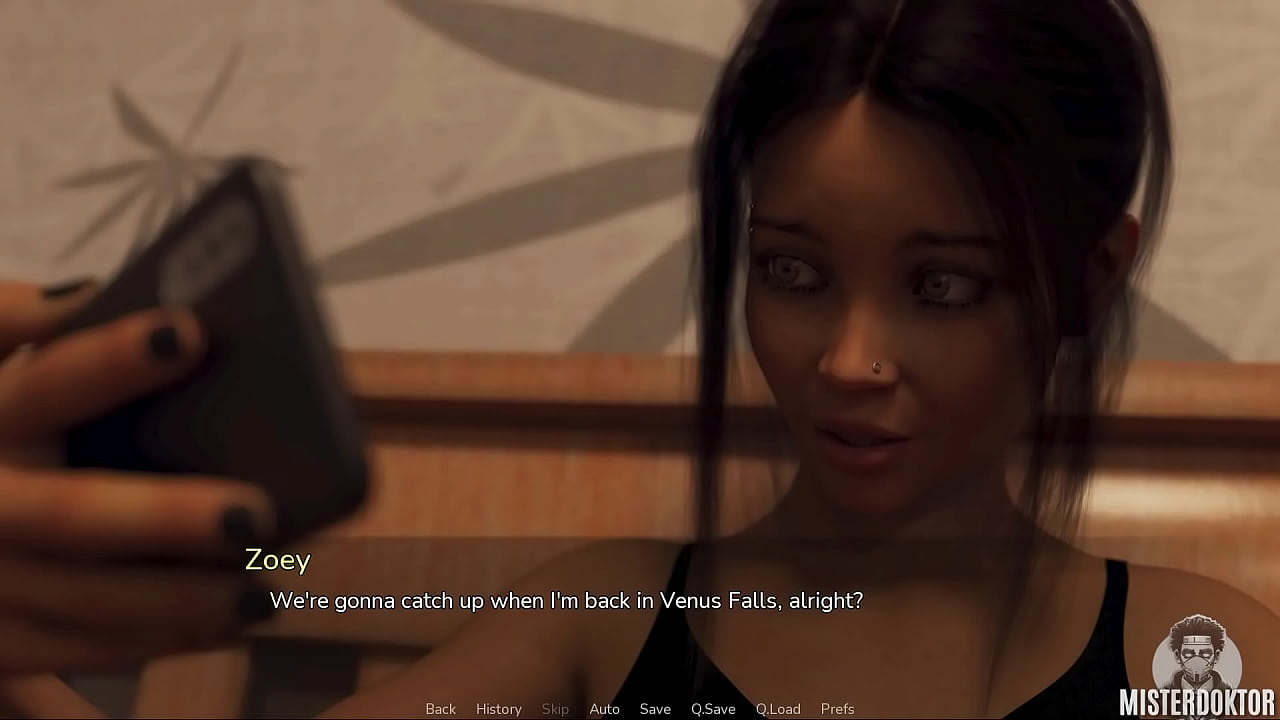
Task: Enable Skip mode to fast-forward text
Action: pos(556,708)
